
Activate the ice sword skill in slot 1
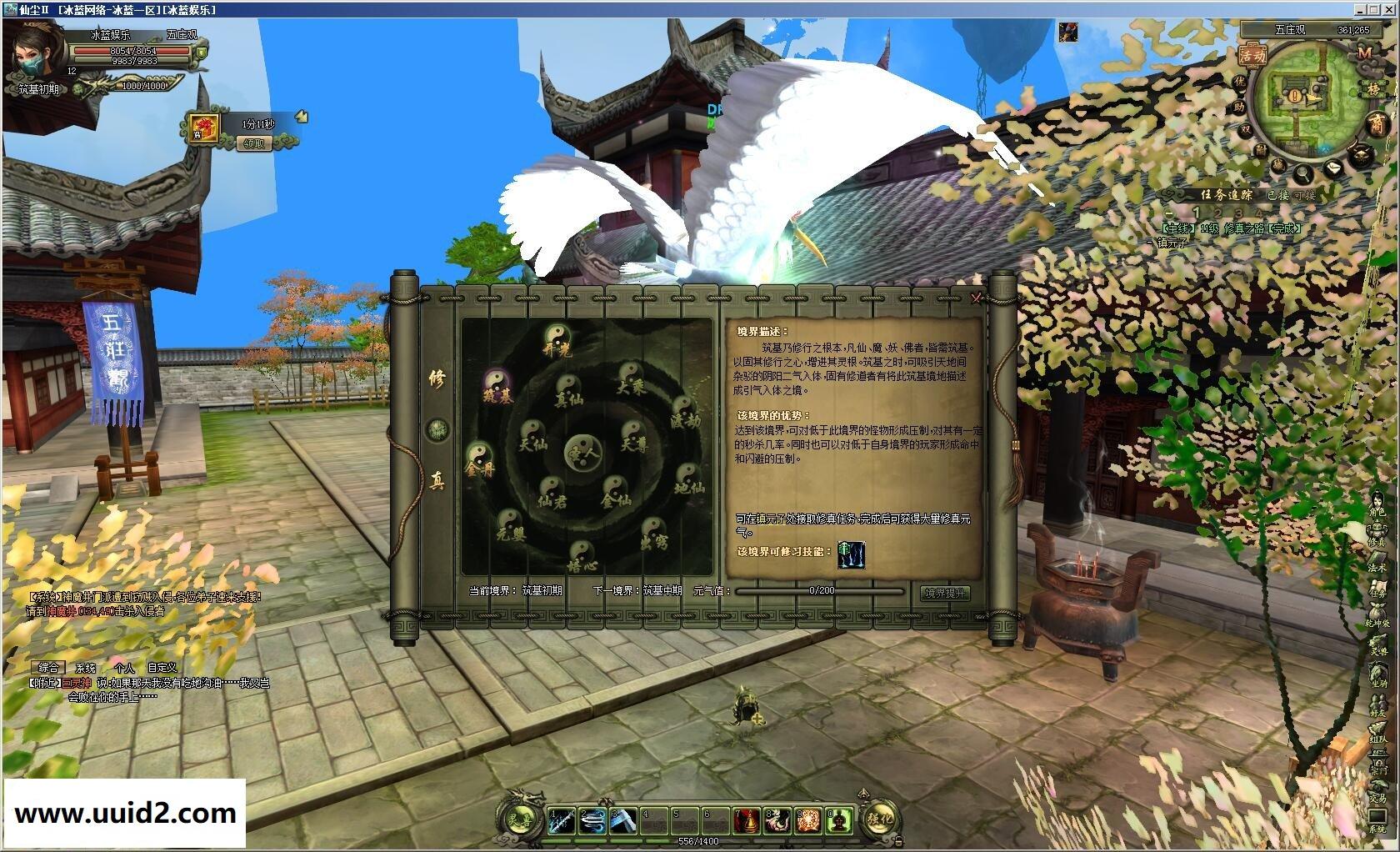(x=562, y=820)
